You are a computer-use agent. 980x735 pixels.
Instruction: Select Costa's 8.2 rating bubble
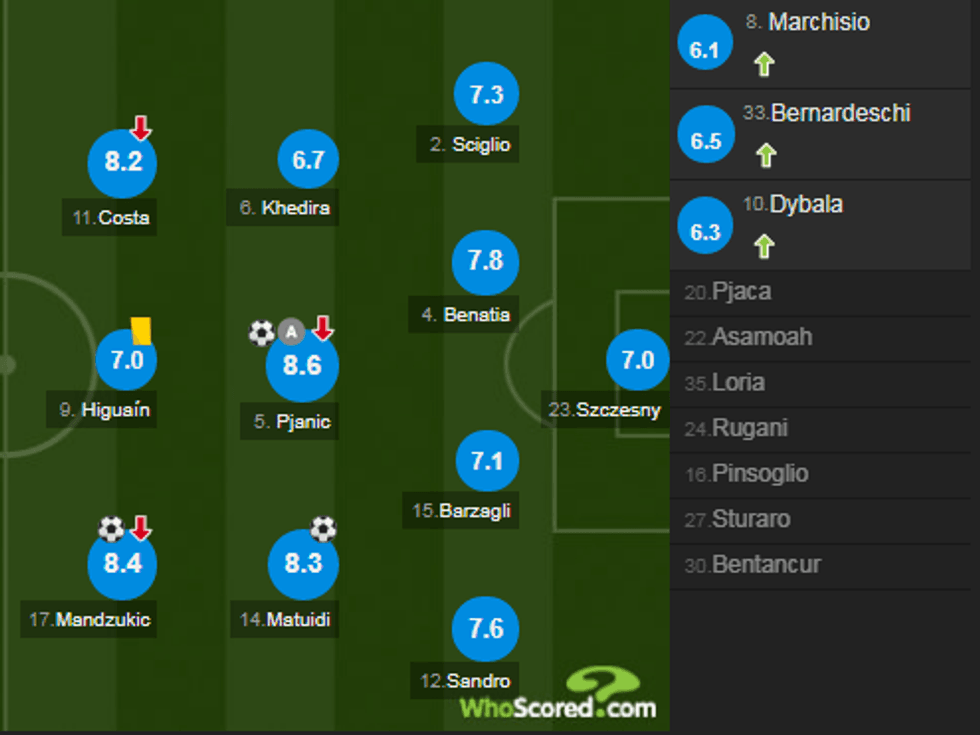point(123,162)
